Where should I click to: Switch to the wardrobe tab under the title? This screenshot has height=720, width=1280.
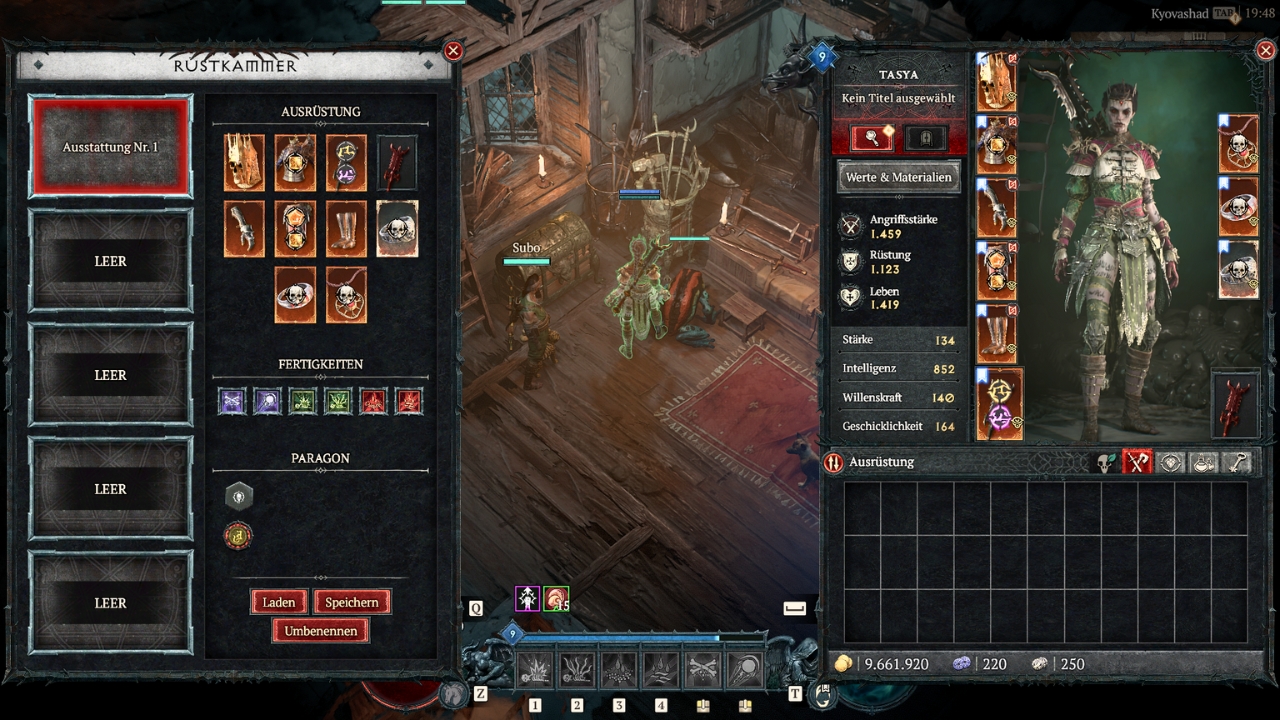pos(925,137)
